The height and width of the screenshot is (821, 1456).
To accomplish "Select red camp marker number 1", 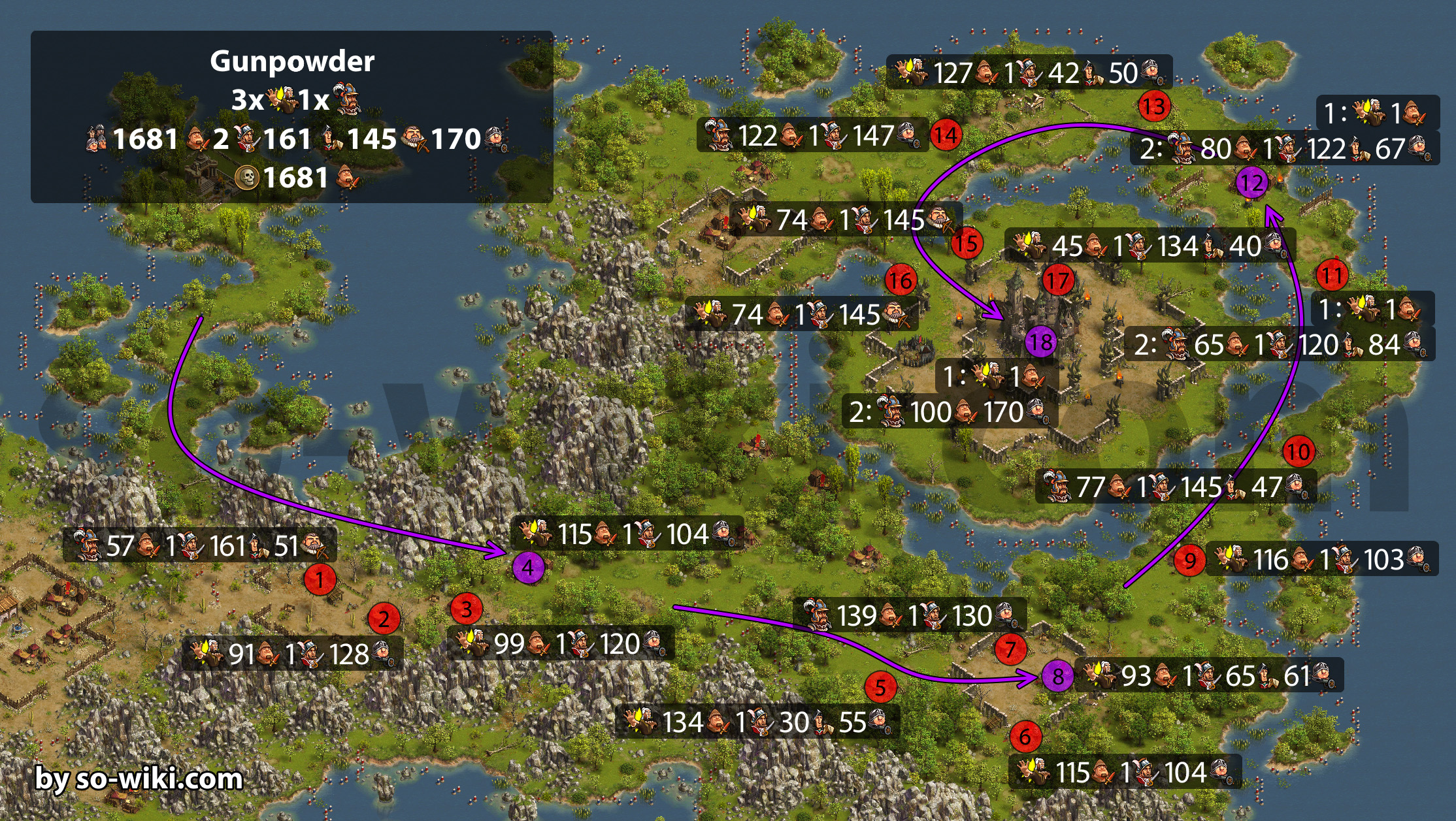I will 320,579.
